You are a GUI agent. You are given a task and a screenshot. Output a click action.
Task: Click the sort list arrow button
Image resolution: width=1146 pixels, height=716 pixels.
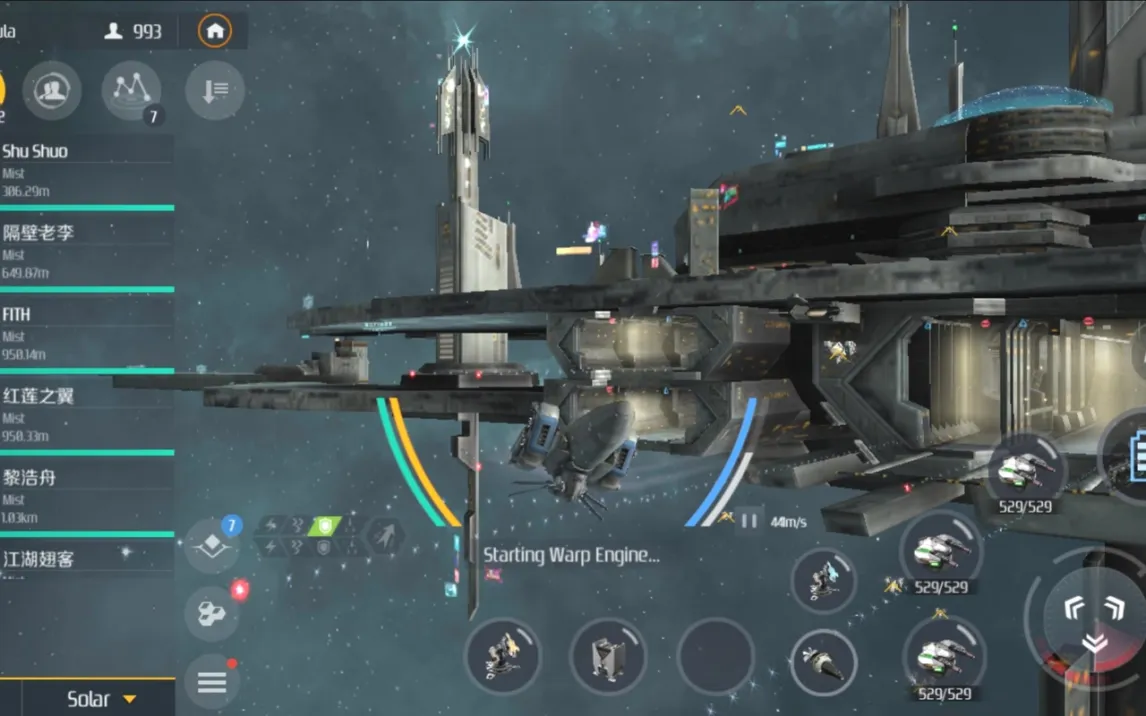pyautogui.click(x=215, y=91)
